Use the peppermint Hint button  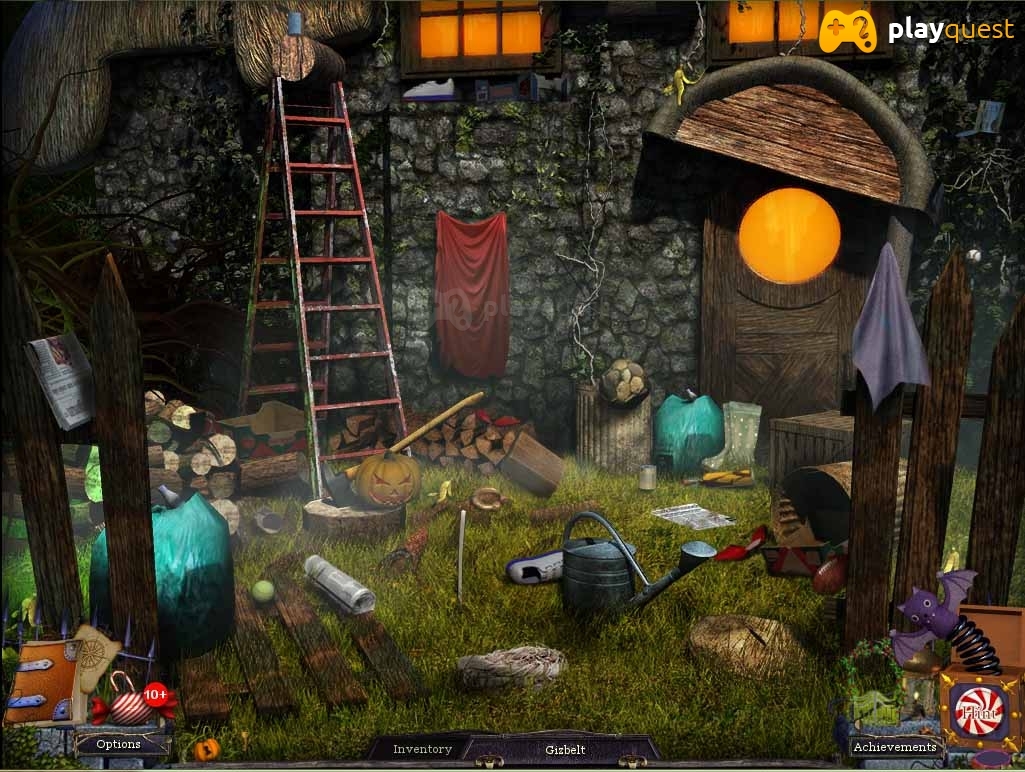[979, 712]
